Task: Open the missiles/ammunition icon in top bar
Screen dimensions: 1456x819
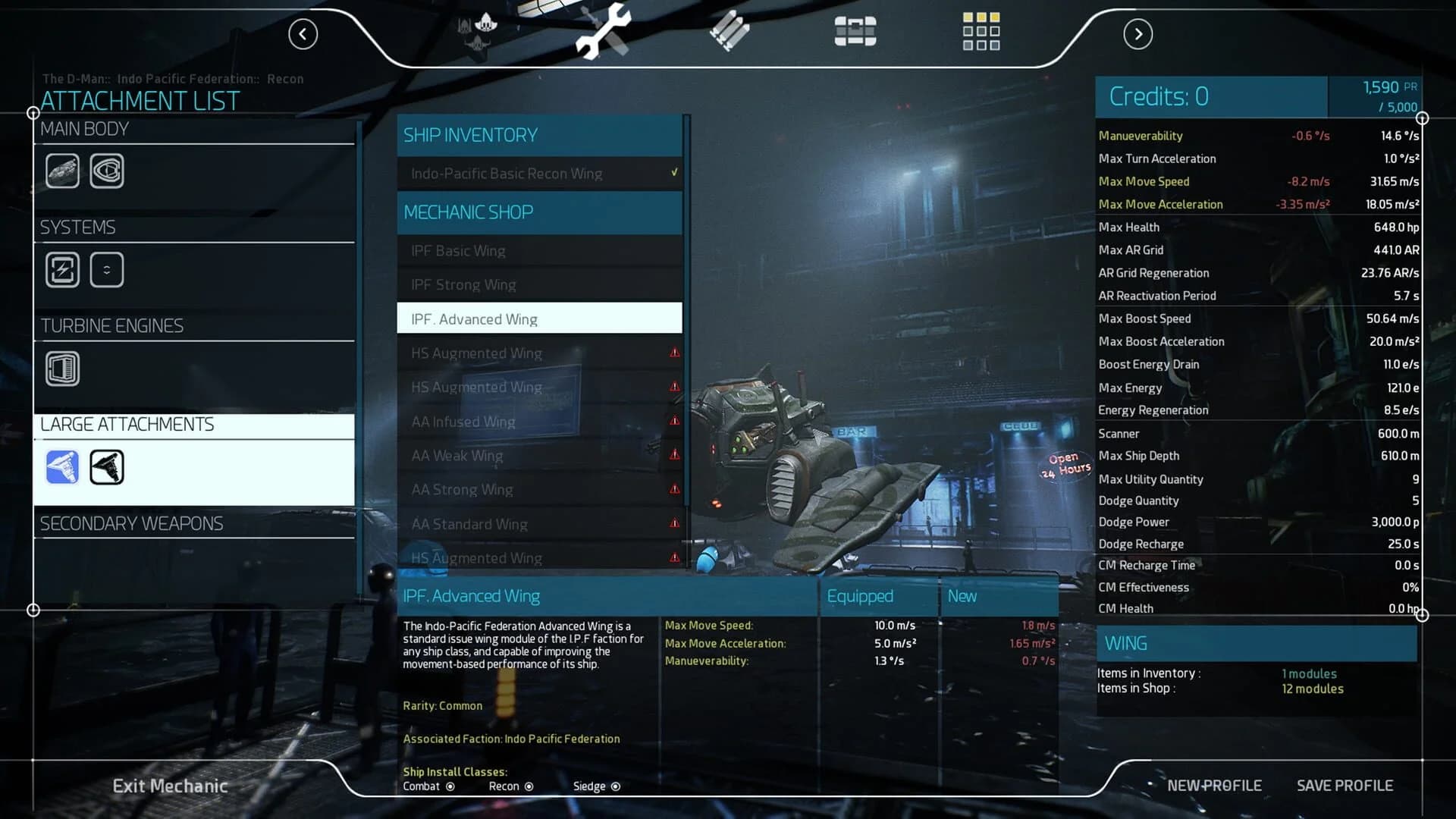Action: coord(728,32)
